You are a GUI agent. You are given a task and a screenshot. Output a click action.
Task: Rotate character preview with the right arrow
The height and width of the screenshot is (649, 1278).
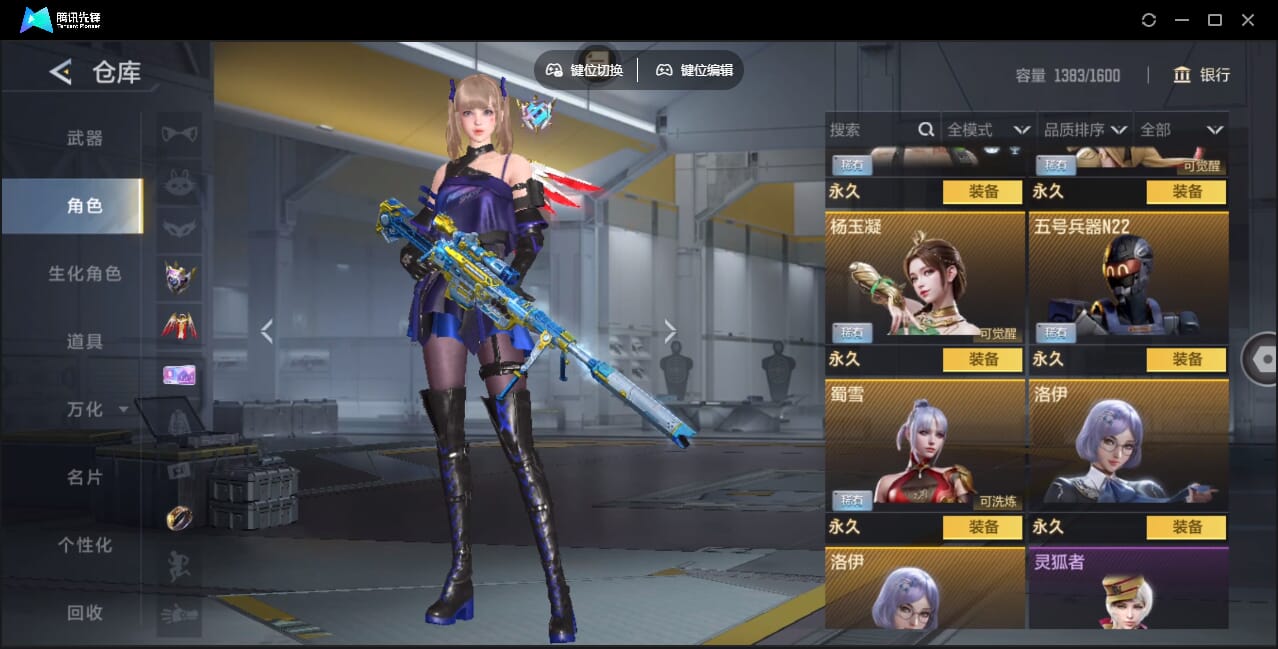[669, 331]
